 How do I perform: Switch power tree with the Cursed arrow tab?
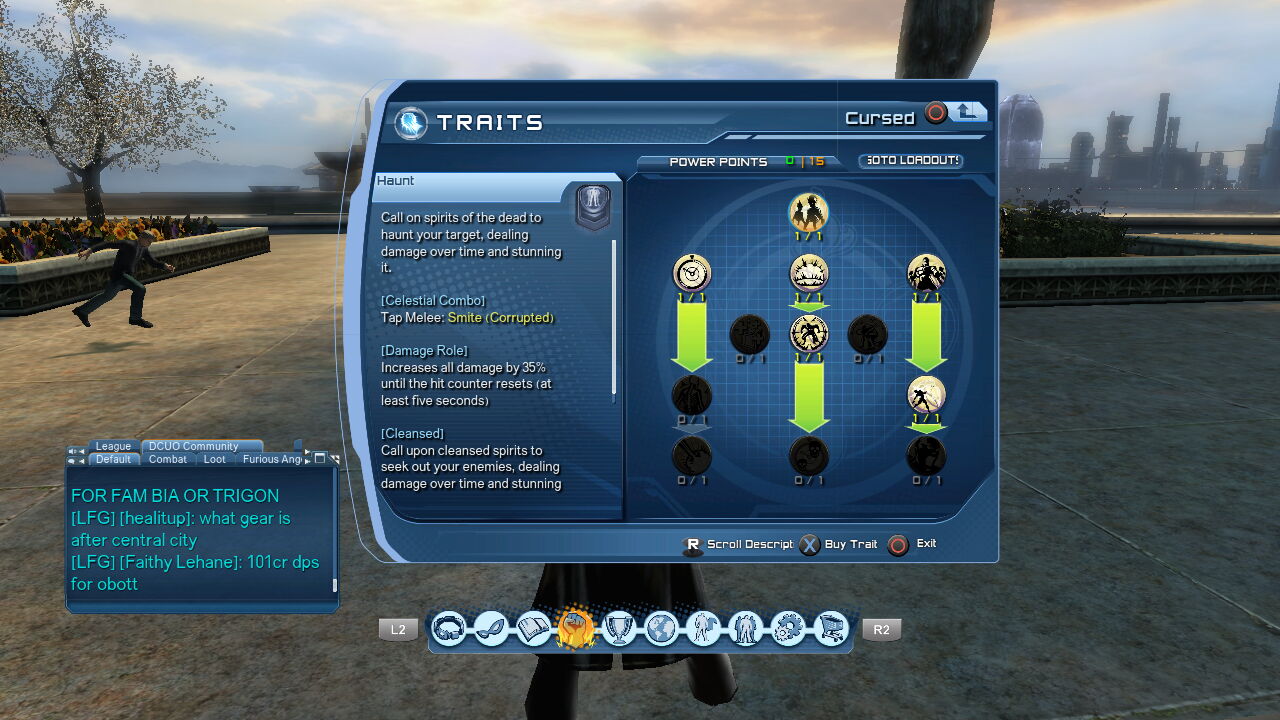[x=967, y=112]
